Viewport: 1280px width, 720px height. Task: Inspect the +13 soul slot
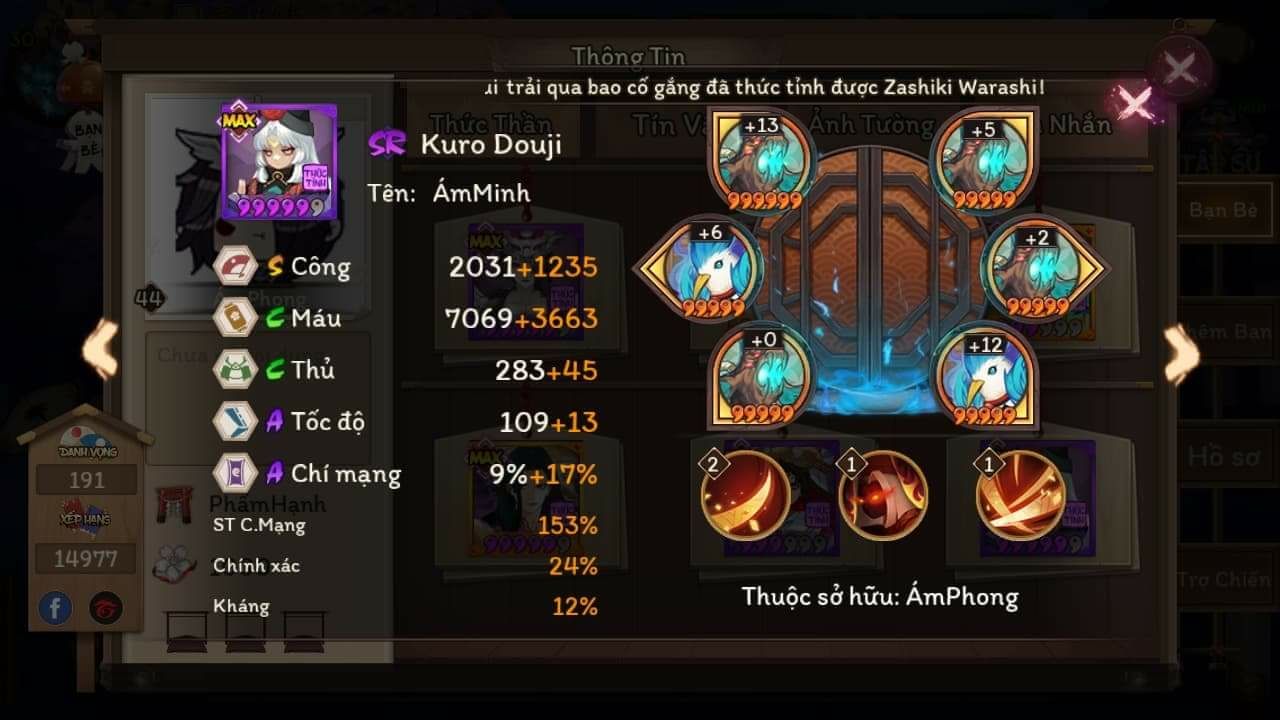click(x=764, y=160)
